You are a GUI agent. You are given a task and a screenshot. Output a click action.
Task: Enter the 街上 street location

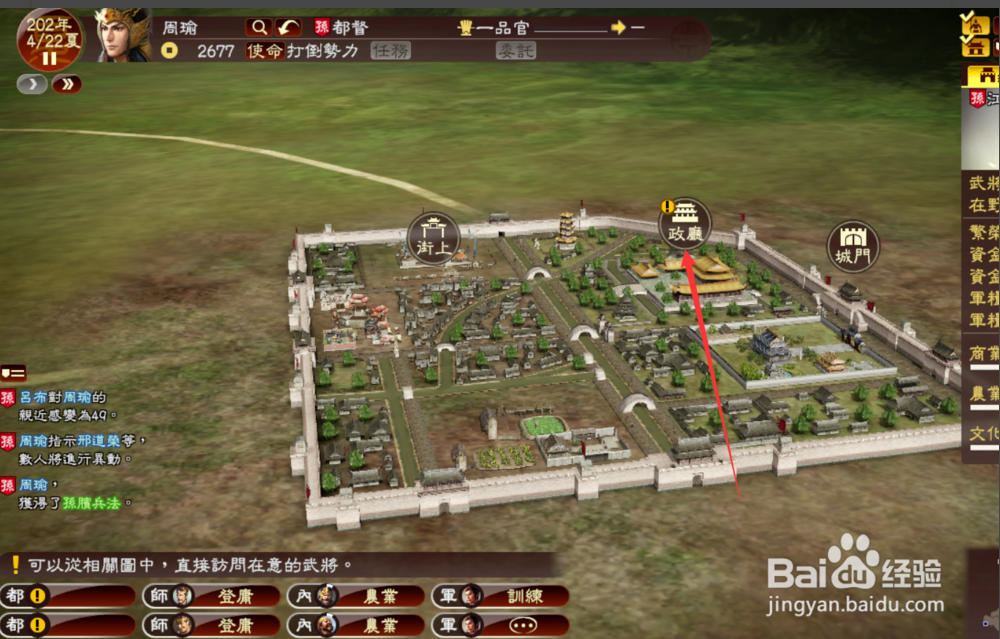pos(433,238)
